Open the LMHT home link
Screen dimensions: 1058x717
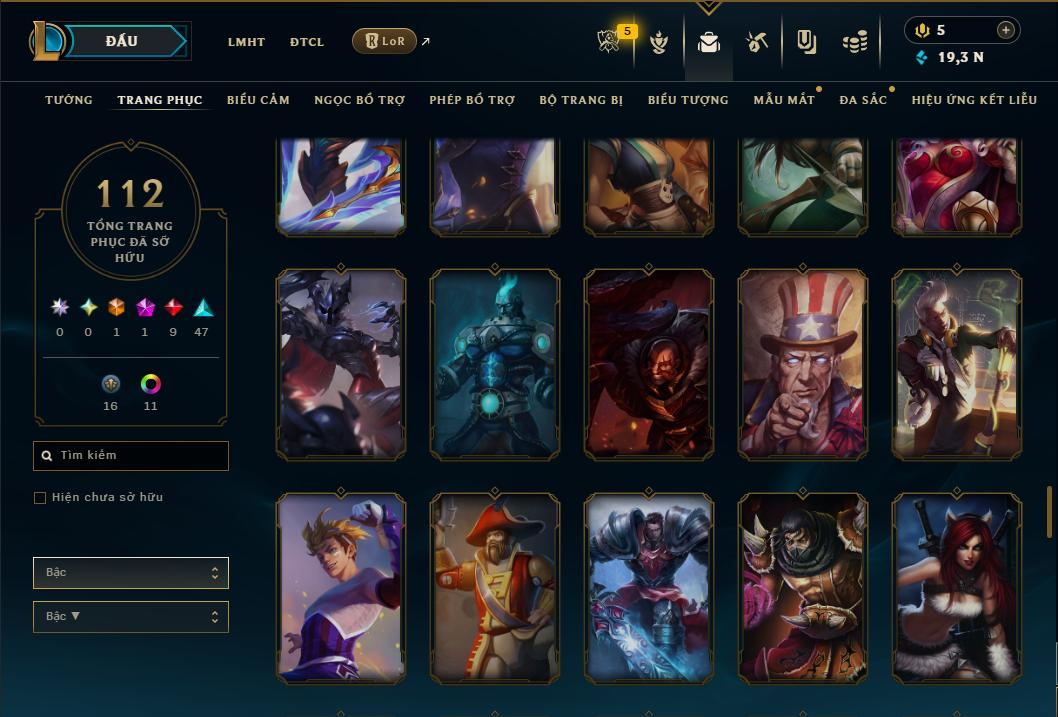point(246,42)
